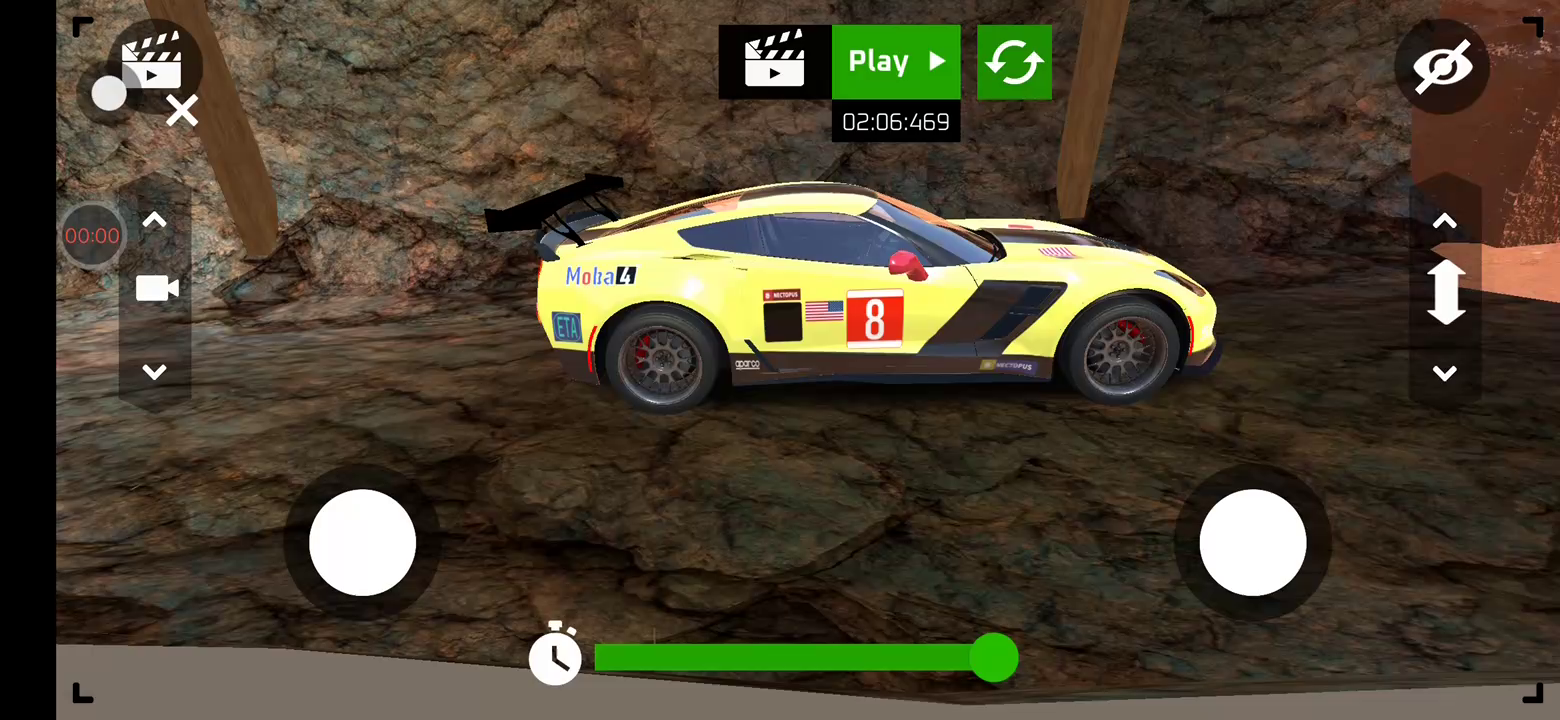The width and height of the screenshot is (1560, 720).
Task: Click the top-left clapperboard play icon
Action: (x=152, y=60)
